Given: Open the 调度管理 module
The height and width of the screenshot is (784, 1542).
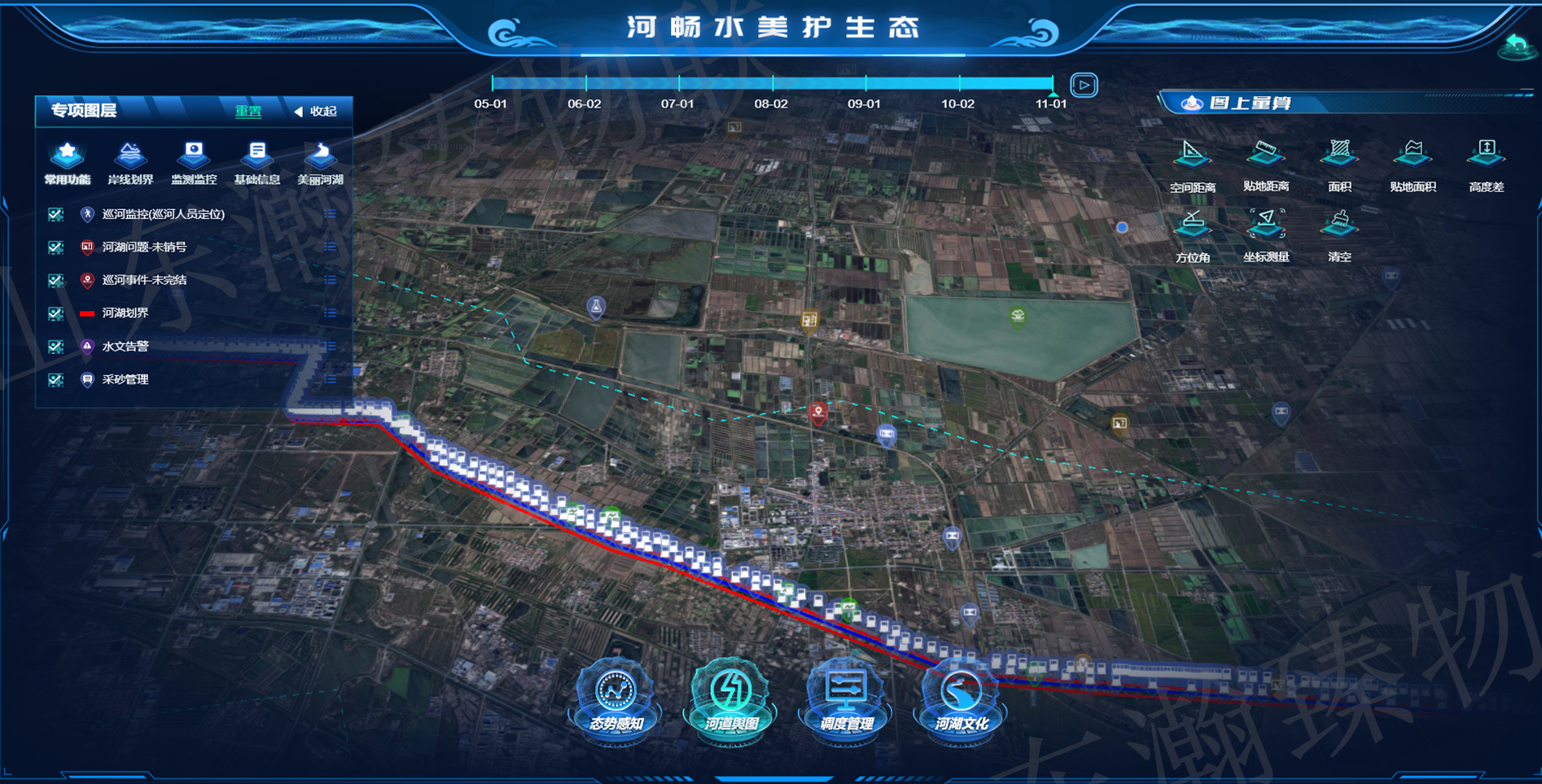Looking at the screenshot, I should (x=846, y=702).
